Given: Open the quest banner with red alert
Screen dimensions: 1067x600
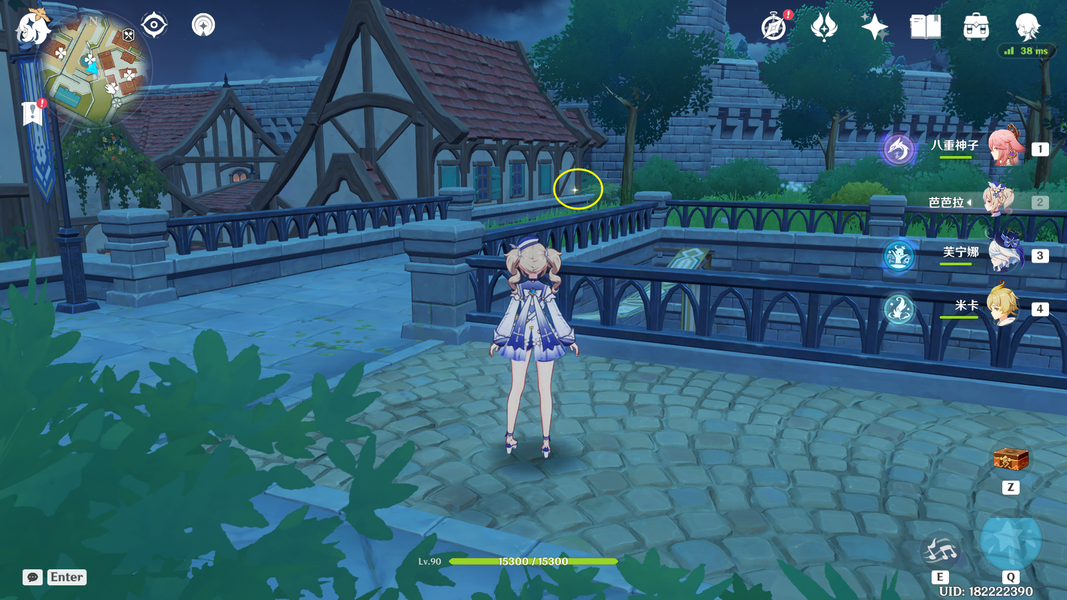Looking at the screenshot, I should [x=32, y=114].
